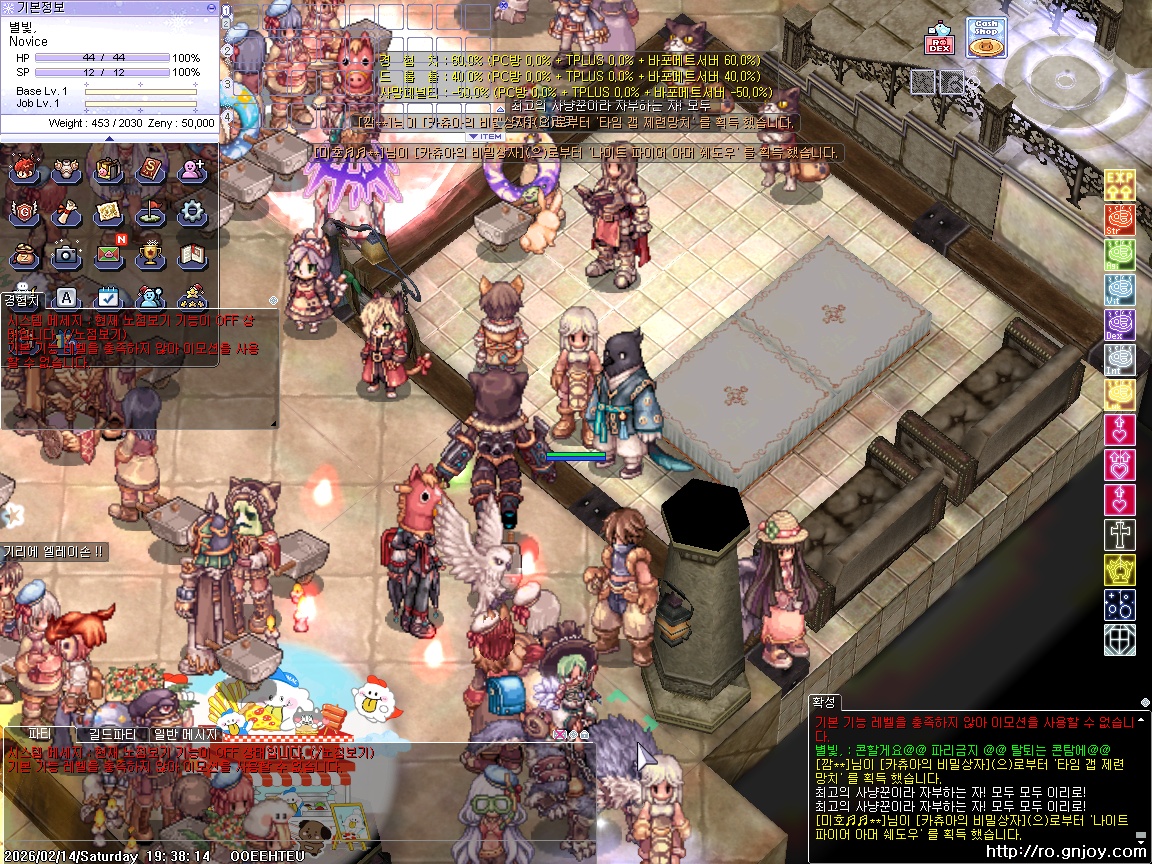
Task: Open the calendar check attendance icon
Action: [x=108, y=297]
